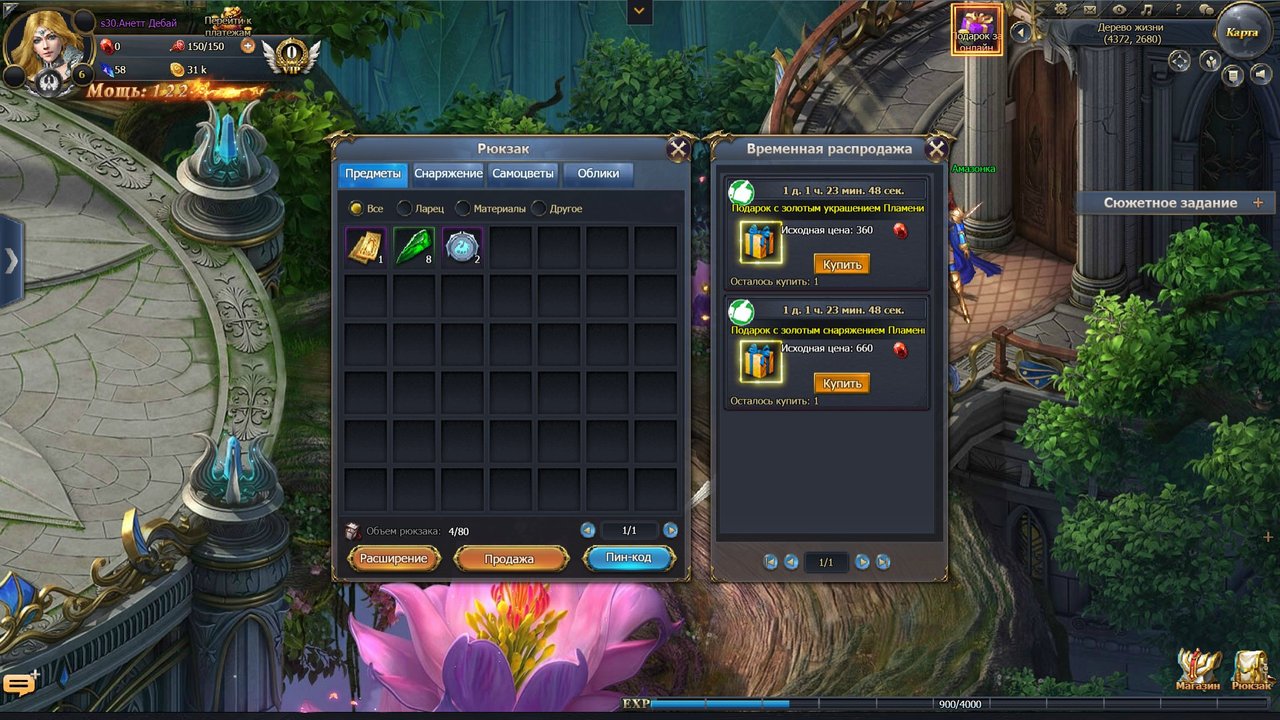
Task: Expand the Сюжетное задание quest tracker
Action: click(x=1258, y=203)
